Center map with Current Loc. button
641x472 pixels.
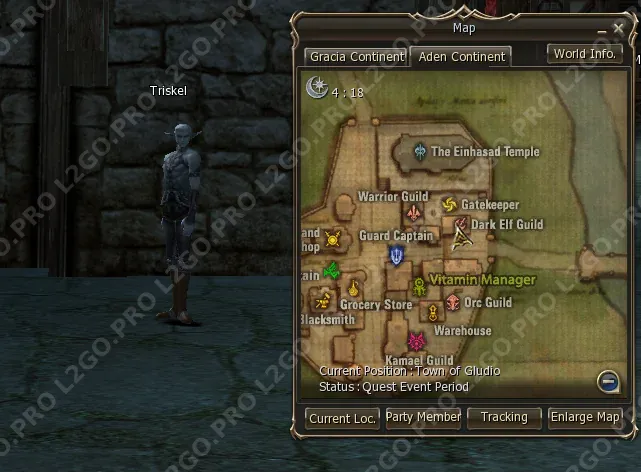click(342, 418)
